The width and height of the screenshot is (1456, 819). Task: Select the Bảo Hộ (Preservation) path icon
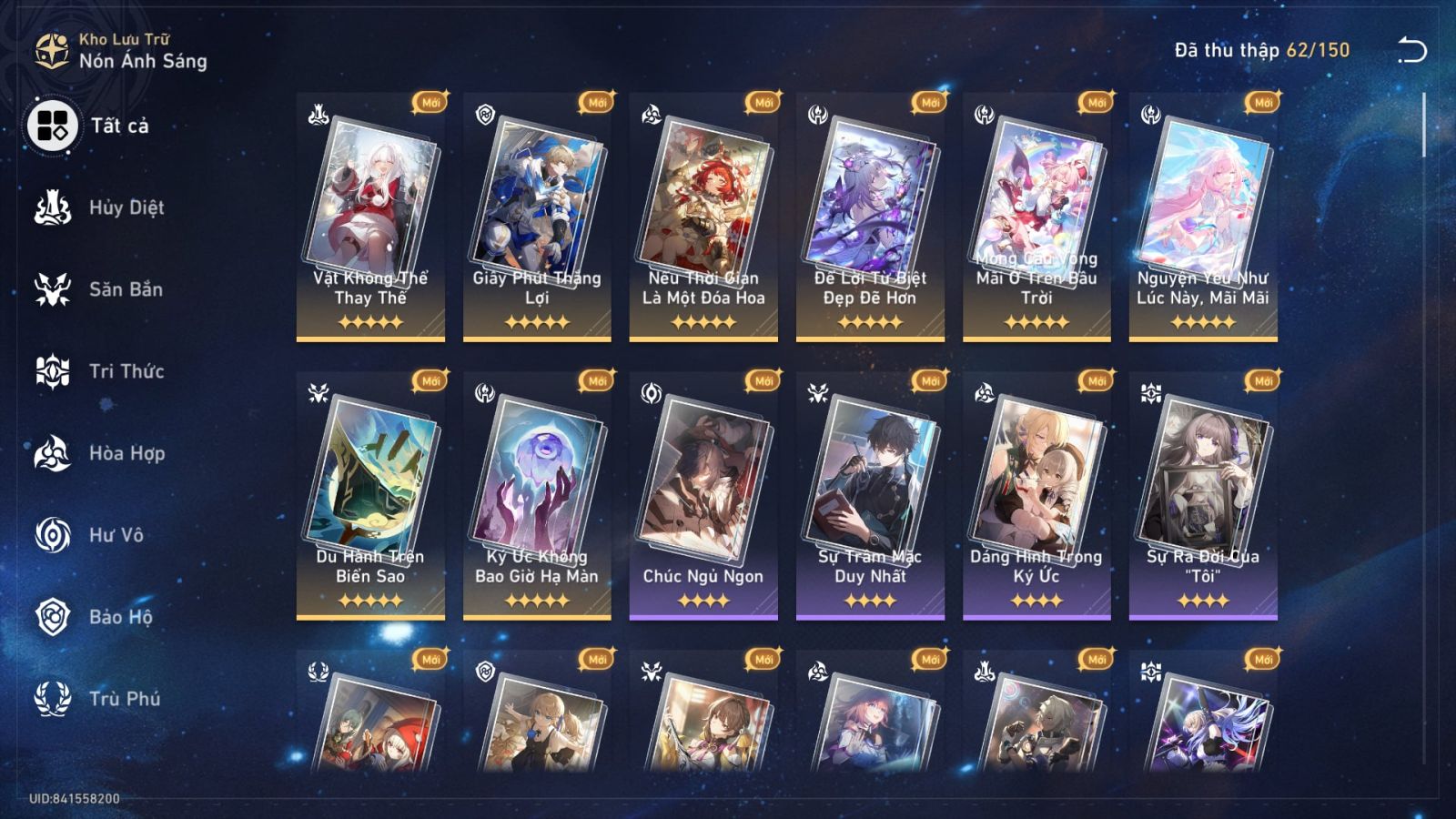(50, 617)
